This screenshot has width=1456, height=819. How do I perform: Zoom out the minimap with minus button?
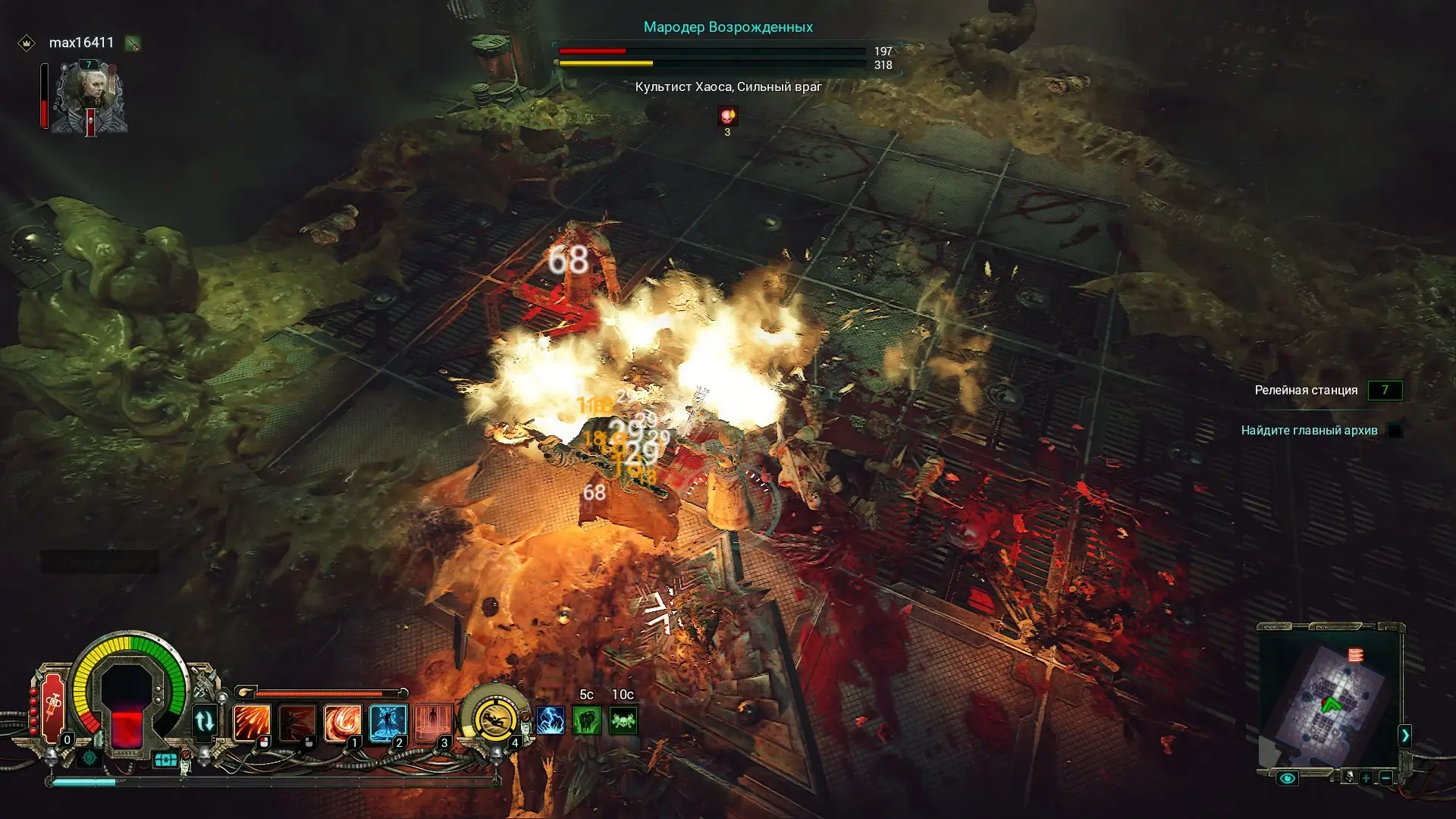(1385, 778)
